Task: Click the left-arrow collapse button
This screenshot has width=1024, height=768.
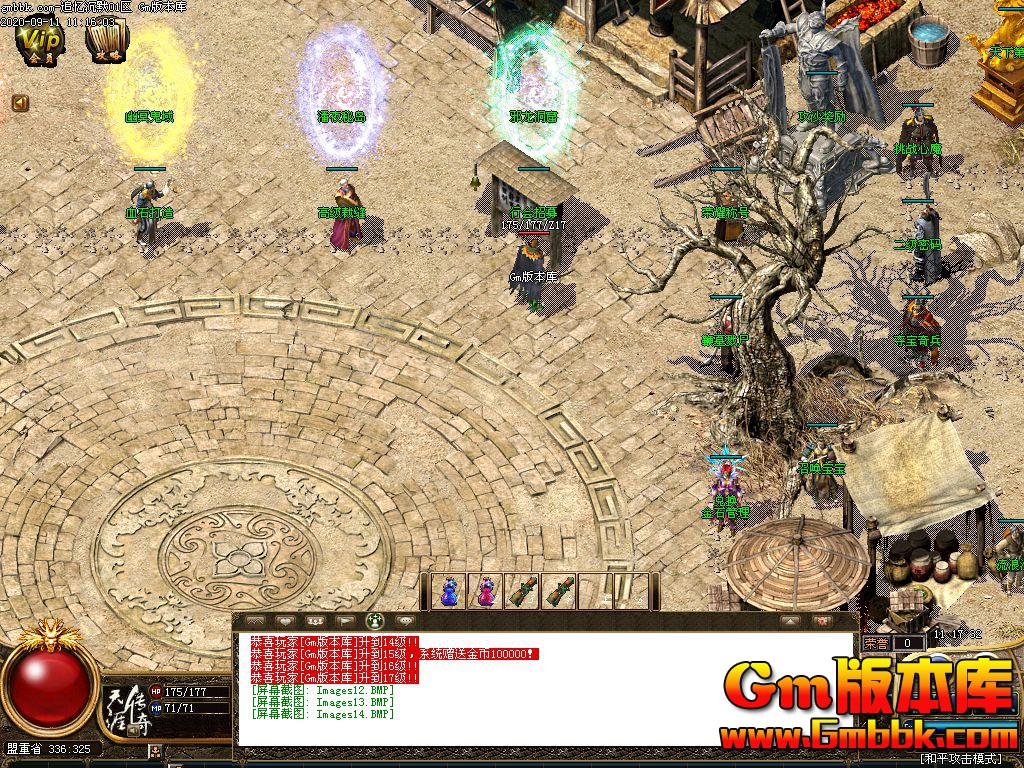Action: pyautogui.click(x=20, y=102)
